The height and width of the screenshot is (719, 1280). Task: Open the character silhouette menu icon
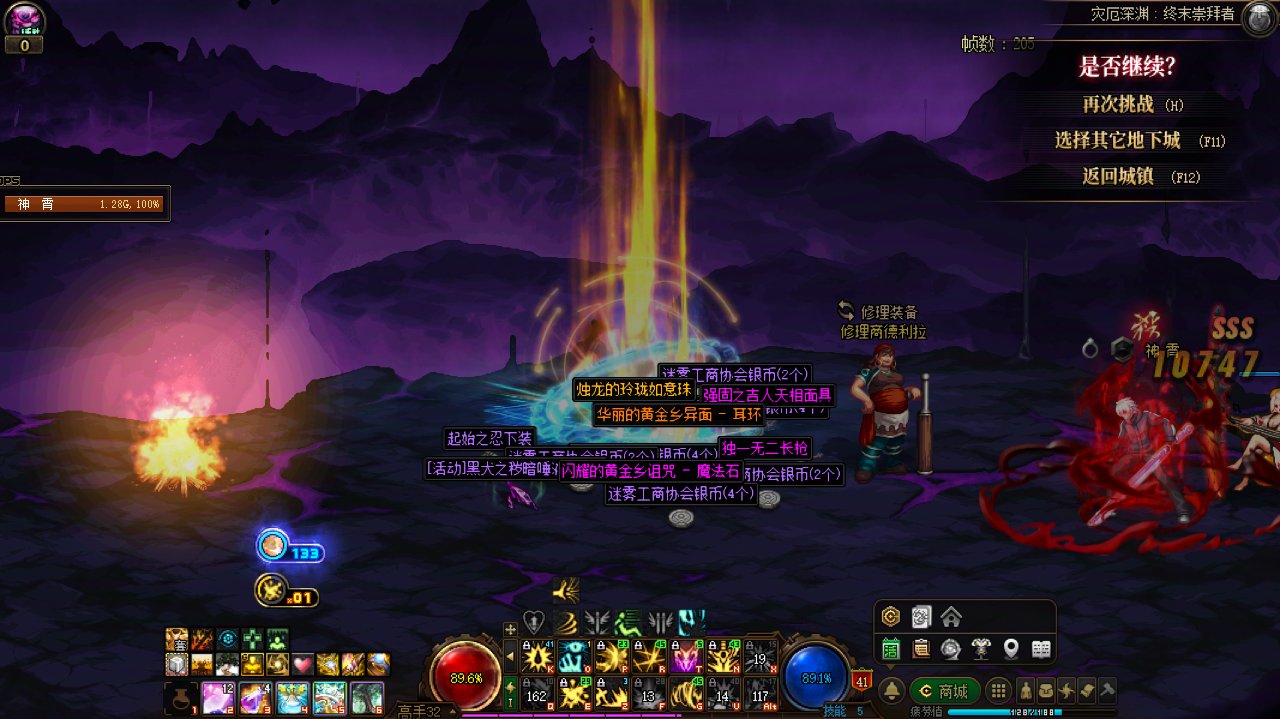pos(1026,690)
